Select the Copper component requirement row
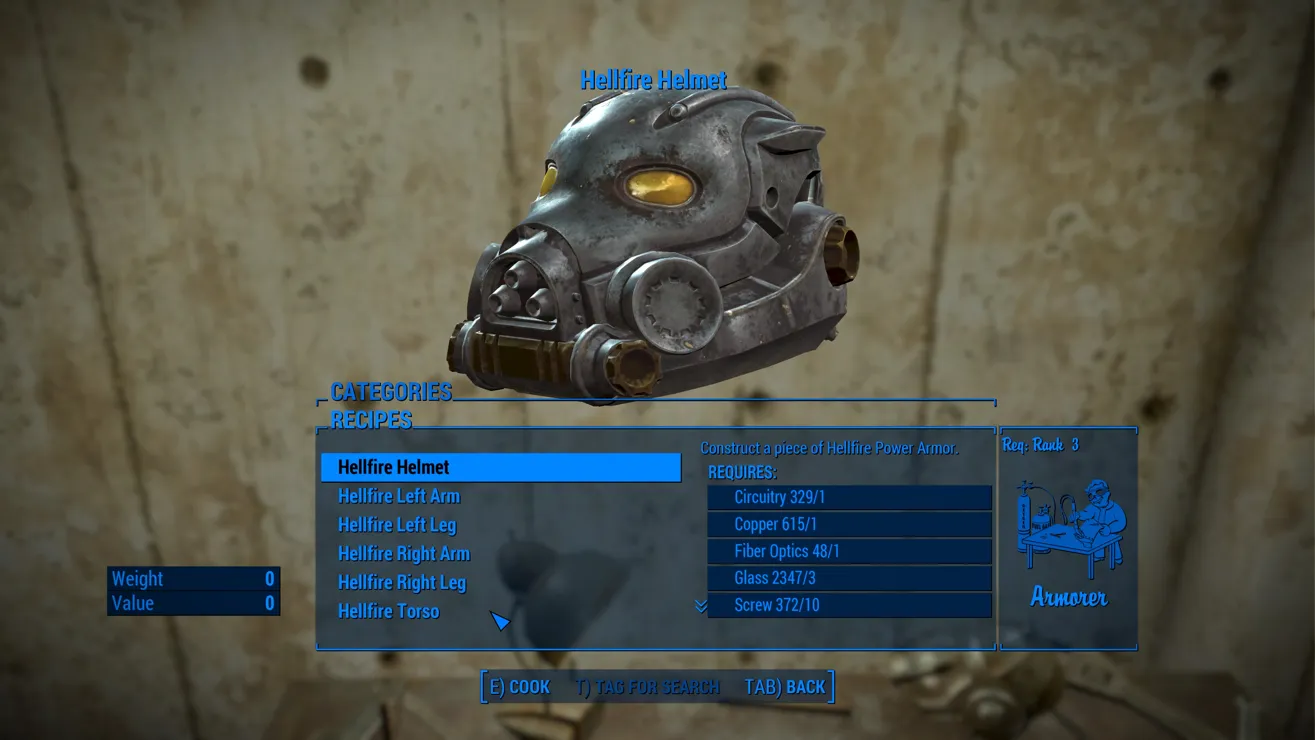This screenshot has height=740, width=1315. coord(849,524)
